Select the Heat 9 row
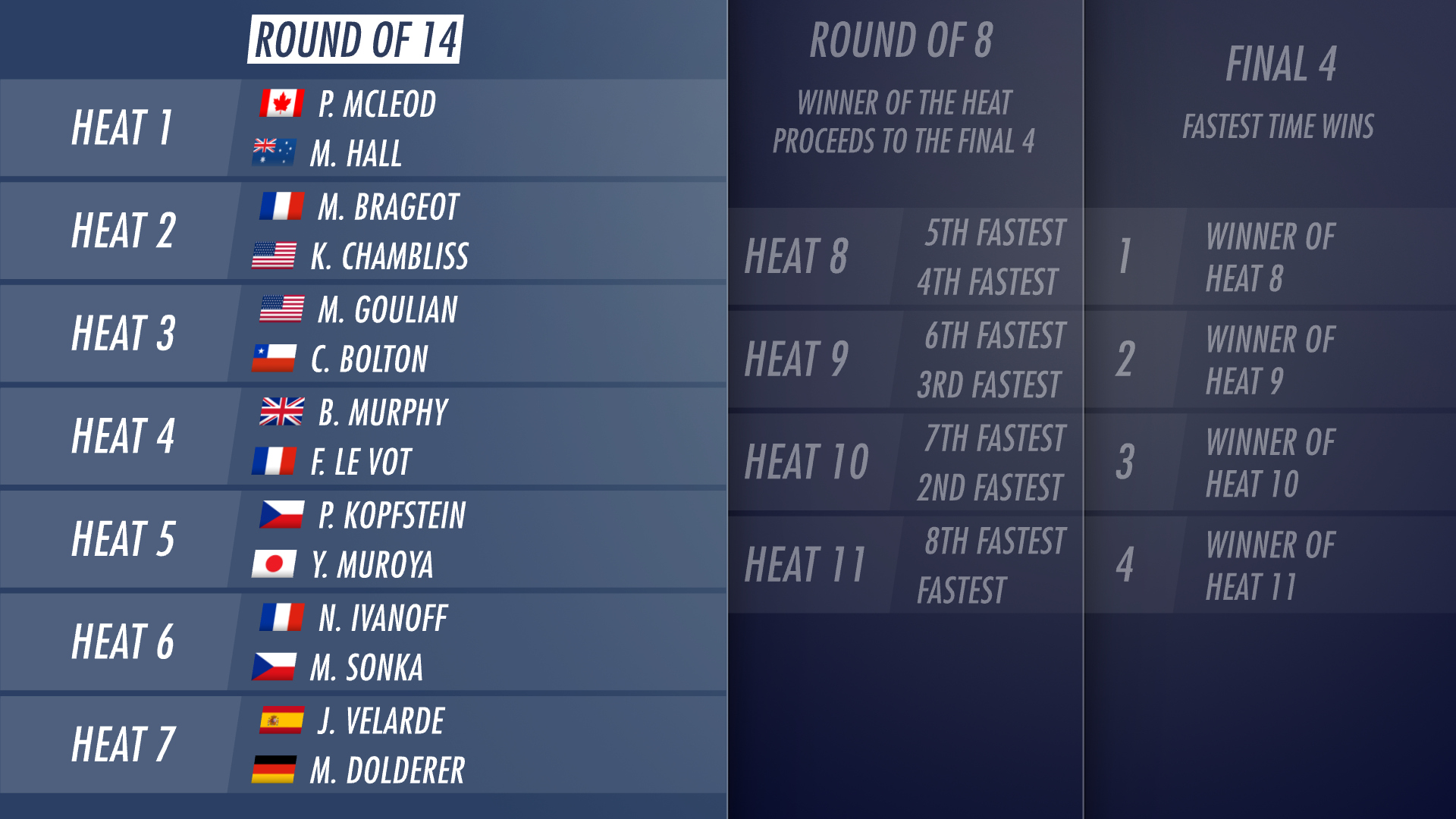 905,359
